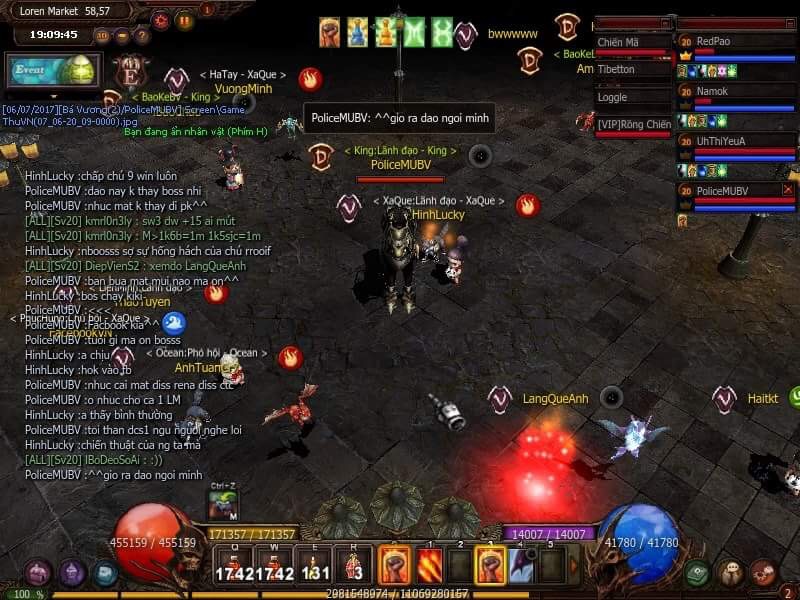Open the question mark help button
The height and width of the screenshot is (600, 800).
tap(143, 36)
